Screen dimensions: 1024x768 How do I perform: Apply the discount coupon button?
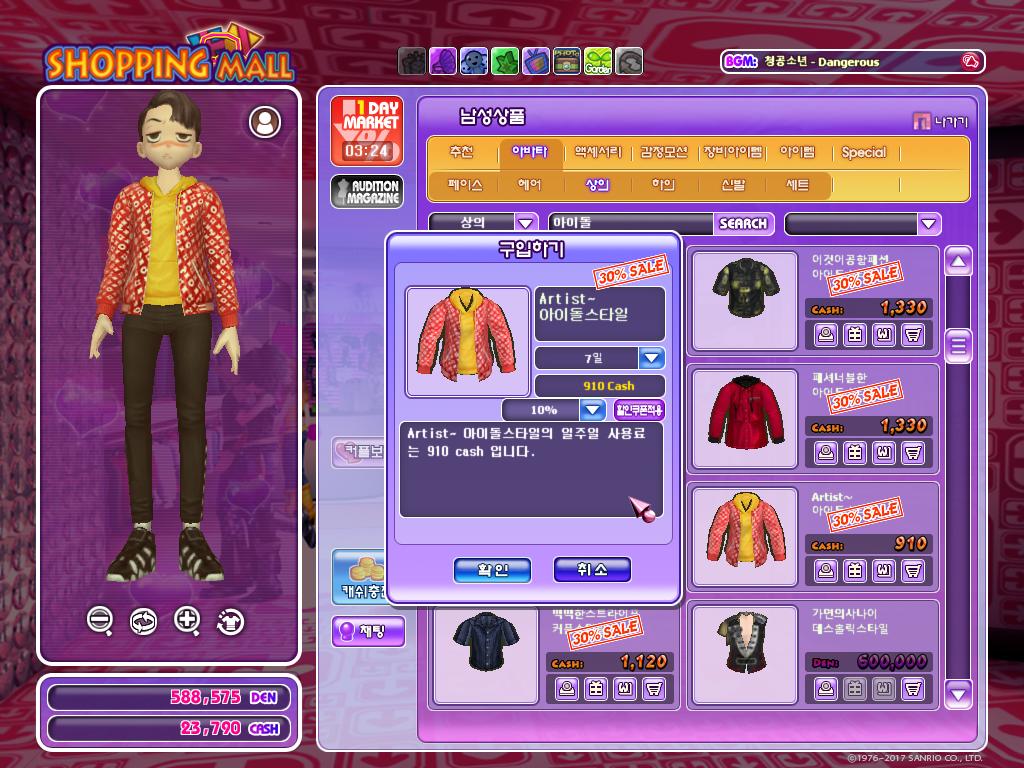[639, 410]
